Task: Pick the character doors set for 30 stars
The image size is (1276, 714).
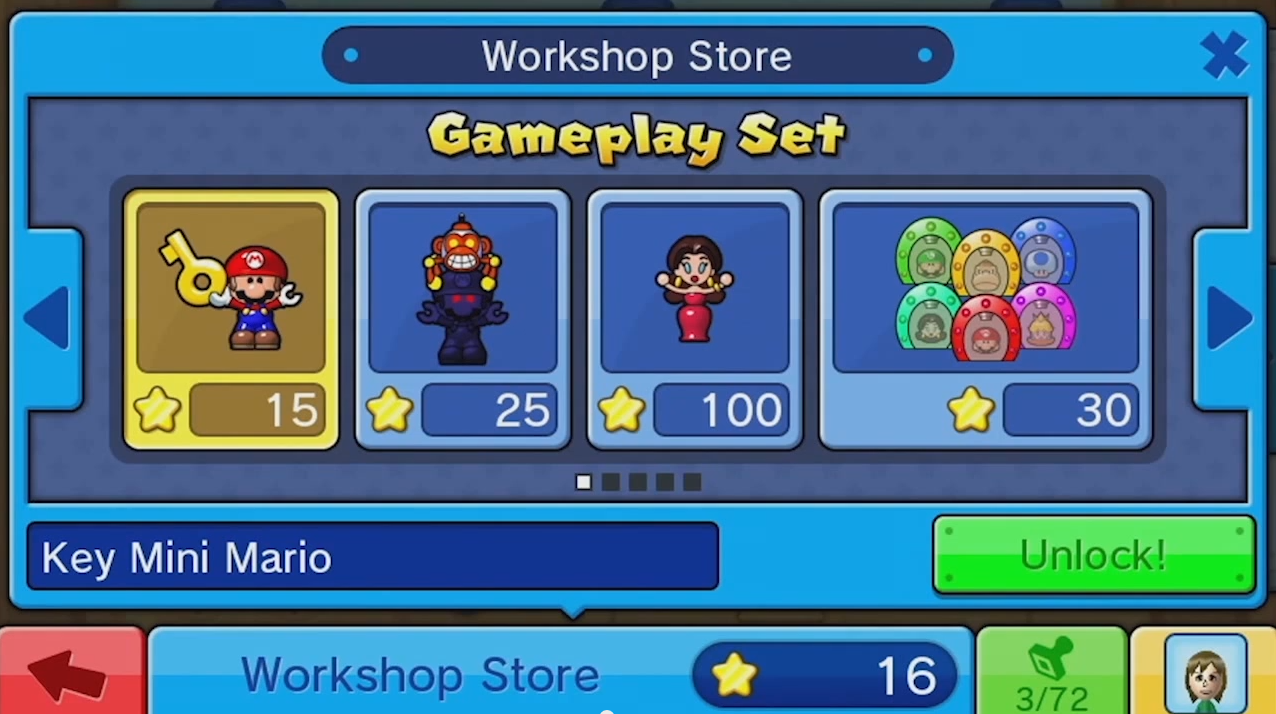Action: [x=985, y=319]
